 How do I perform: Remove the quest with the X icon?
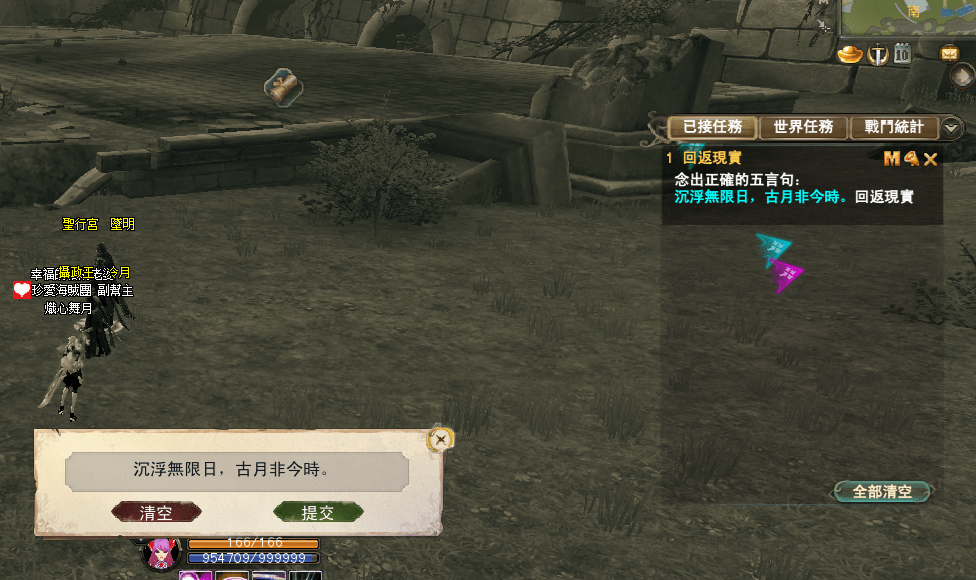930,159
